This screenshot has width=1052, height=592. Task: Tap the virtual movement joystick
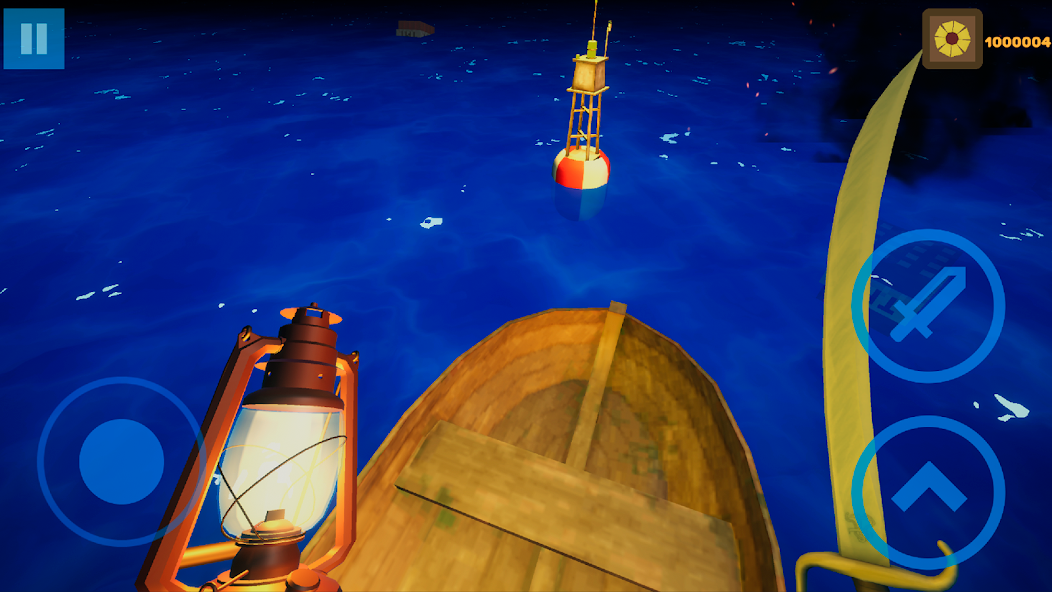[121, 461]
